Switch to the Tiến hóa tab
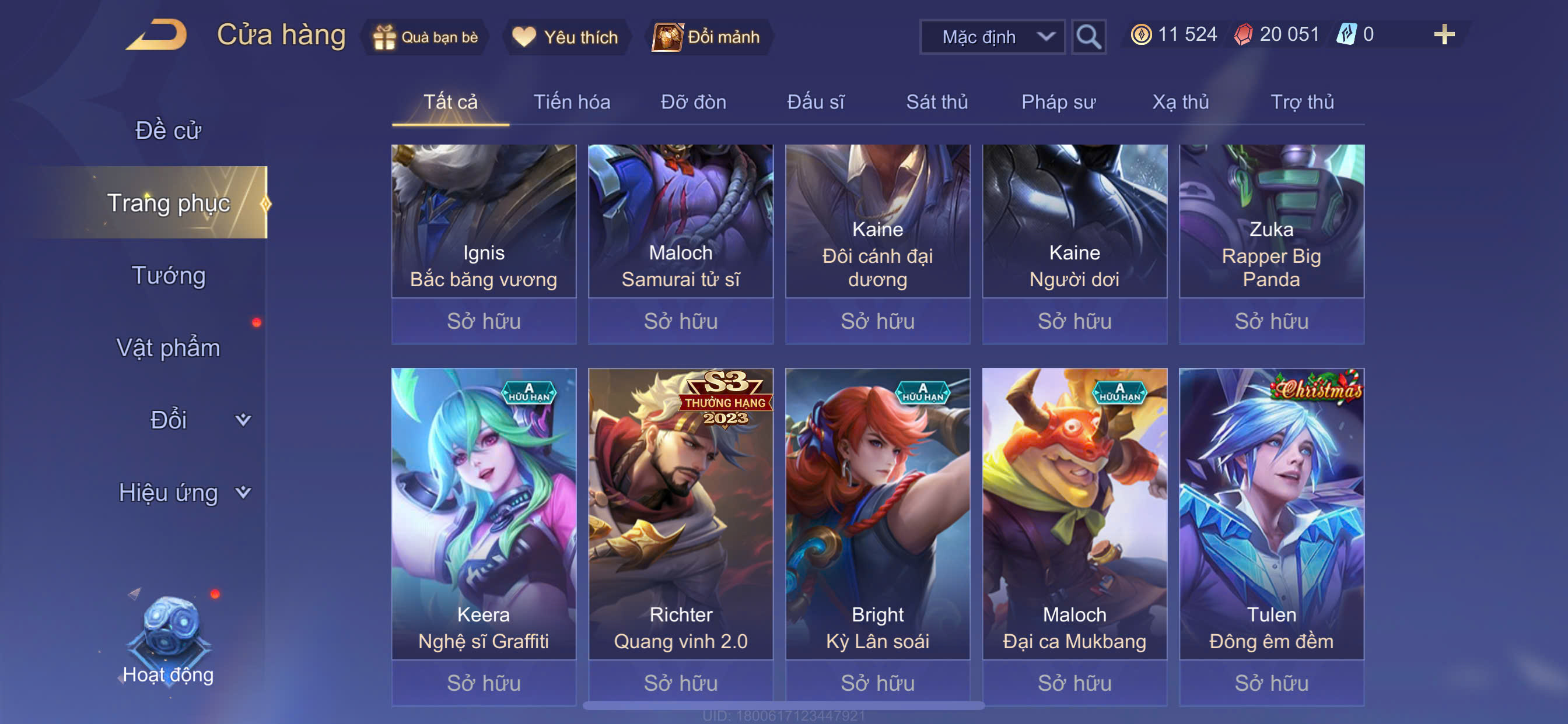Viewport: 1568px width, 724px height. click(572, 101)
